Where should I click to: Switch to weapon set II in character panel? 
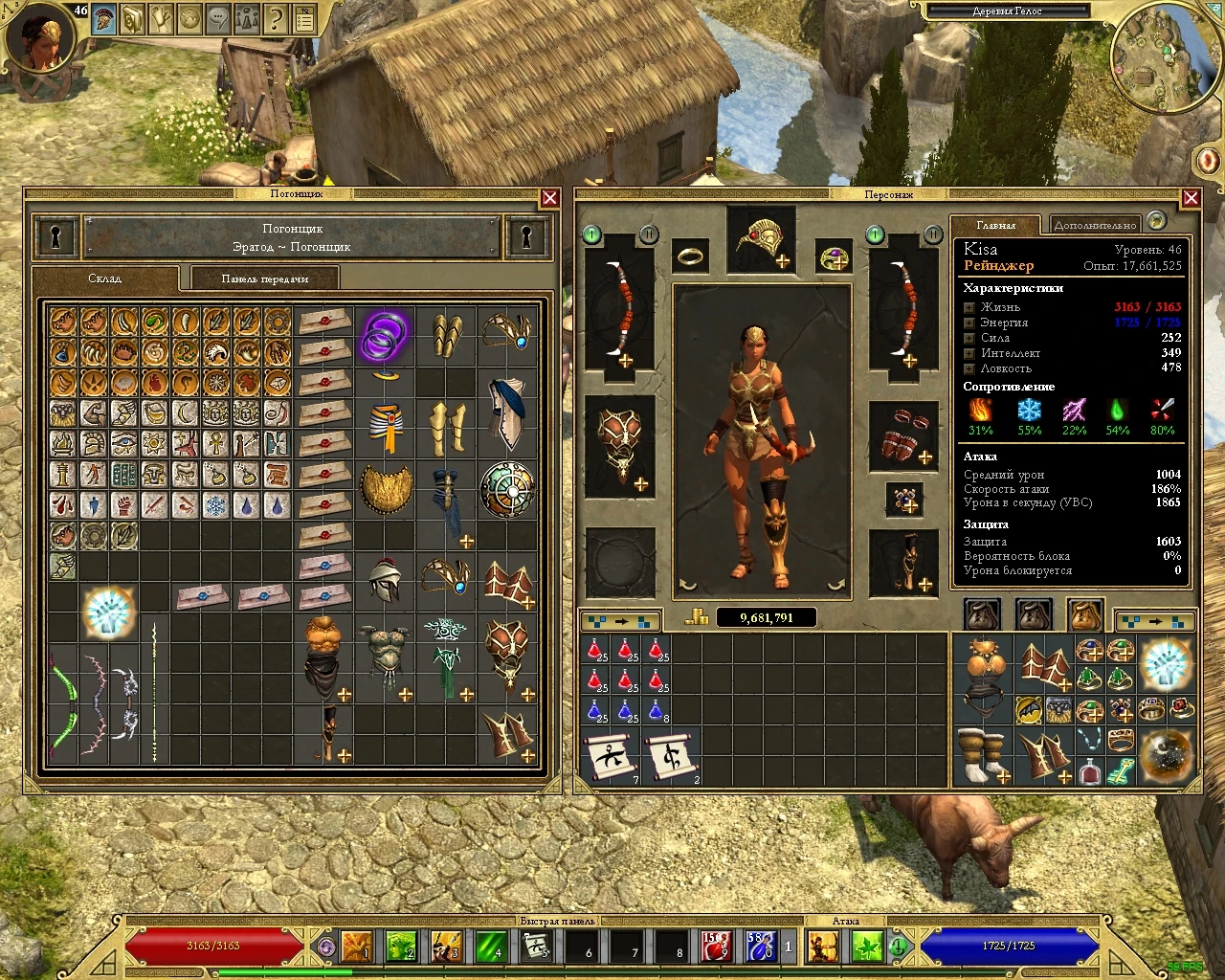point(649,234)
